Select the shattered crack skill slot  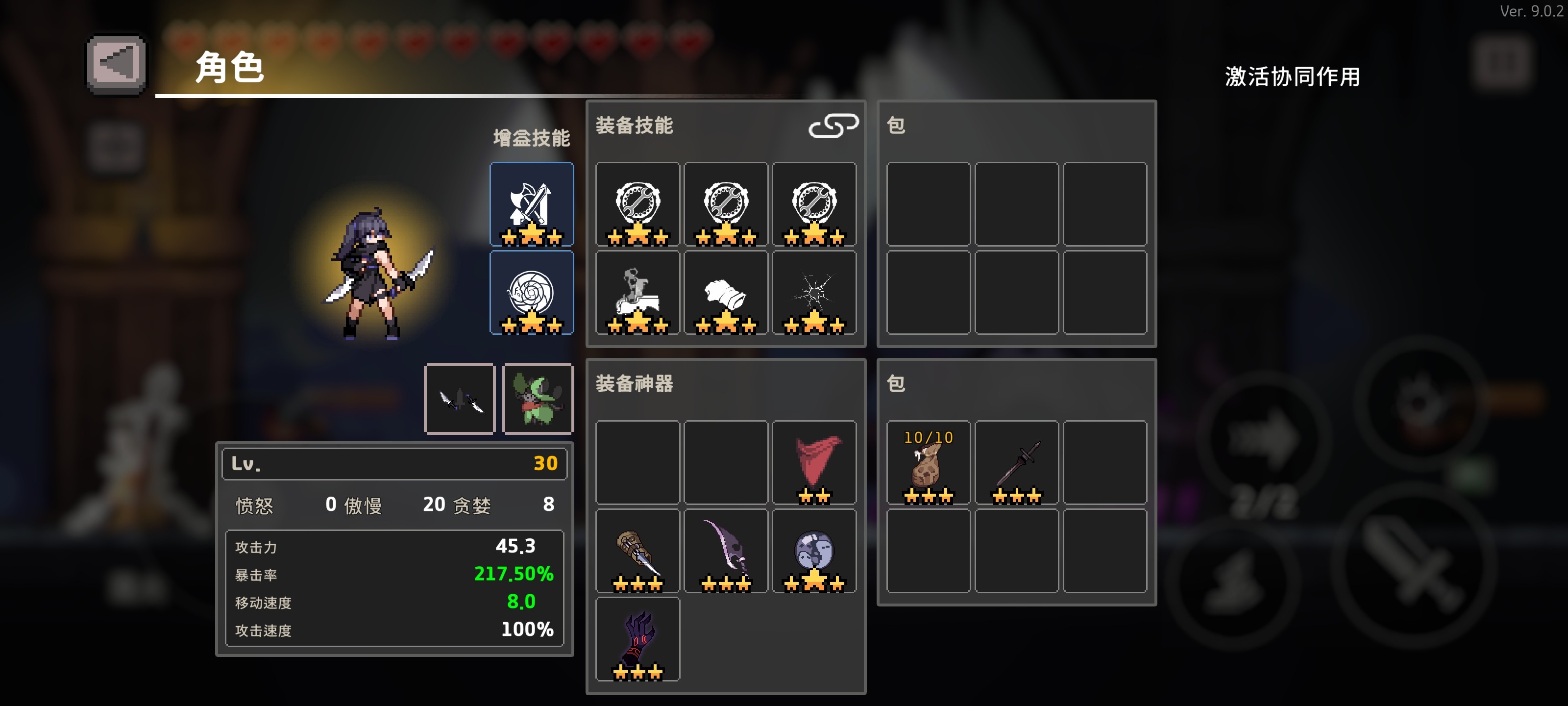814,293
